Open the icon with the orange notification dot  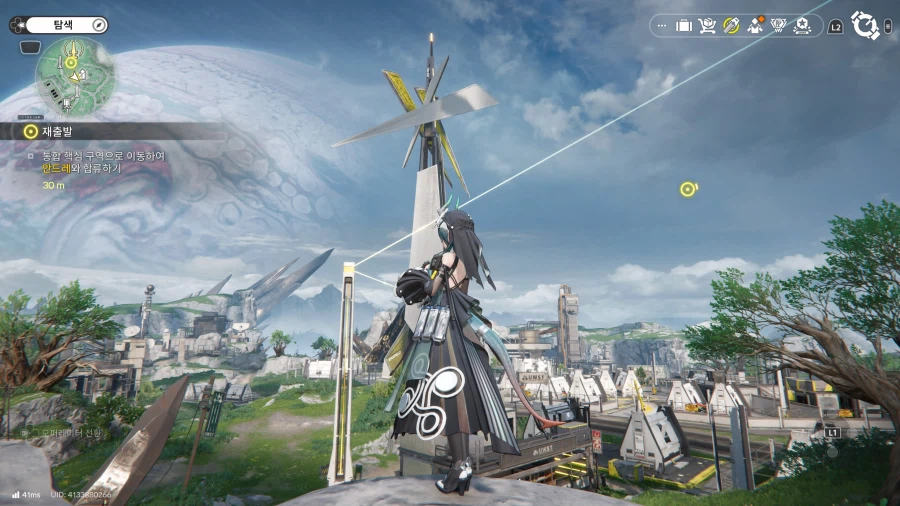coord(756,25)
